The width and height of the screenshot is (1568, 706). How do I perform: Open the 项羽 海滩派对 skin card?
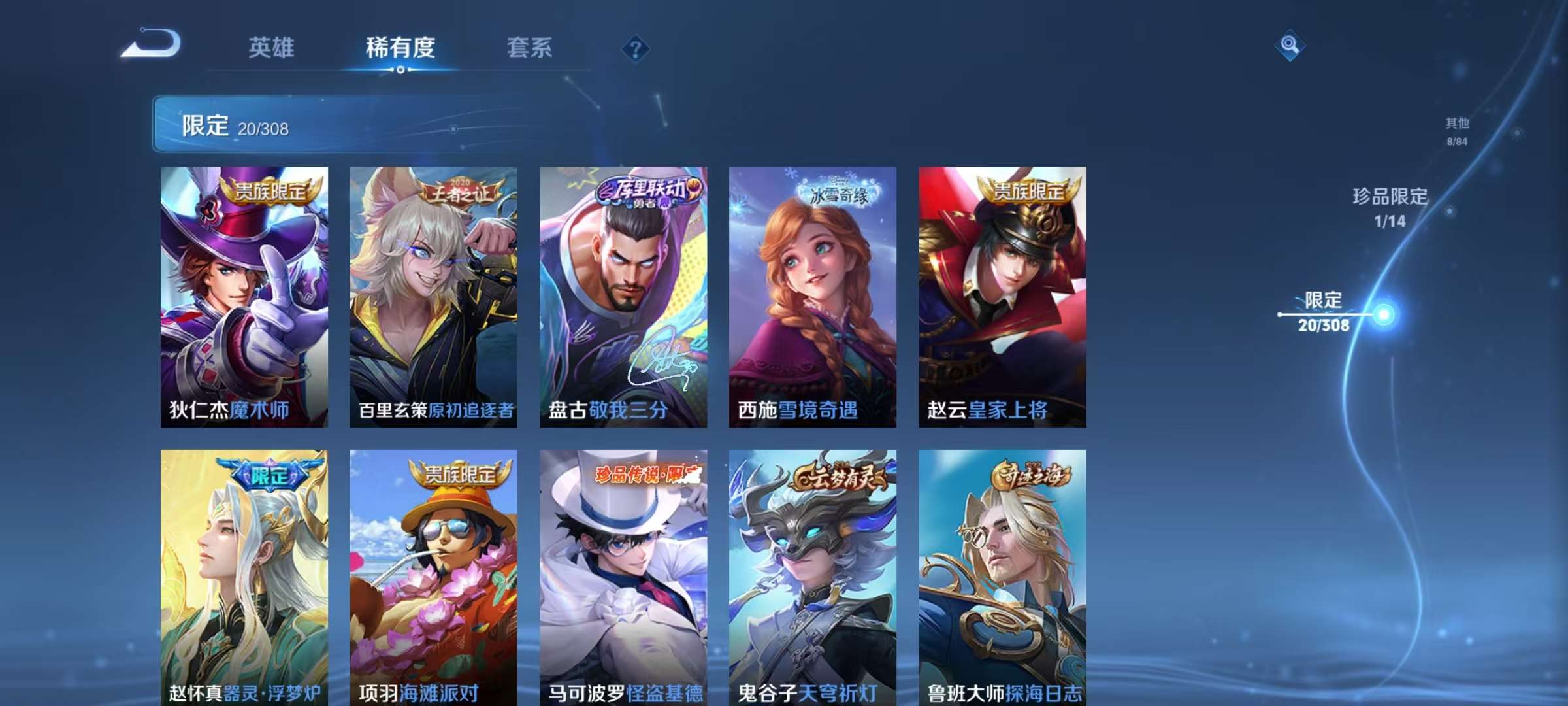433,577
